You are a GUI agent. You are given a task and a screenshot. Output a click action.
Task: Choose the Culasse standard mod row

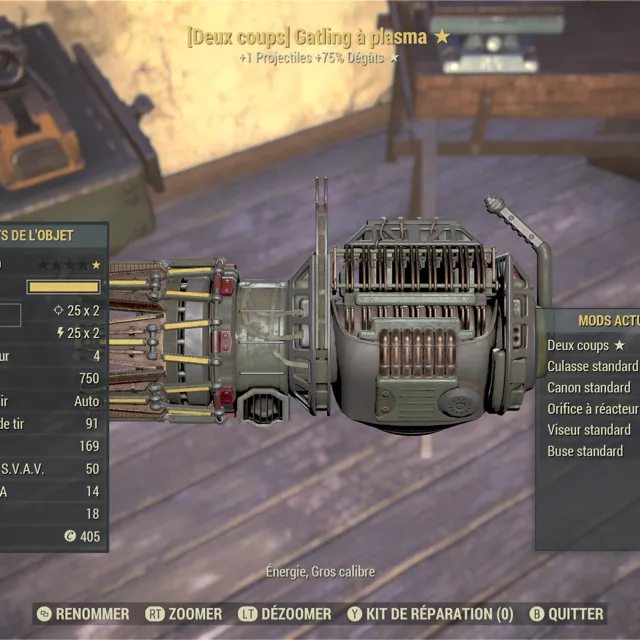pos(592,366)
